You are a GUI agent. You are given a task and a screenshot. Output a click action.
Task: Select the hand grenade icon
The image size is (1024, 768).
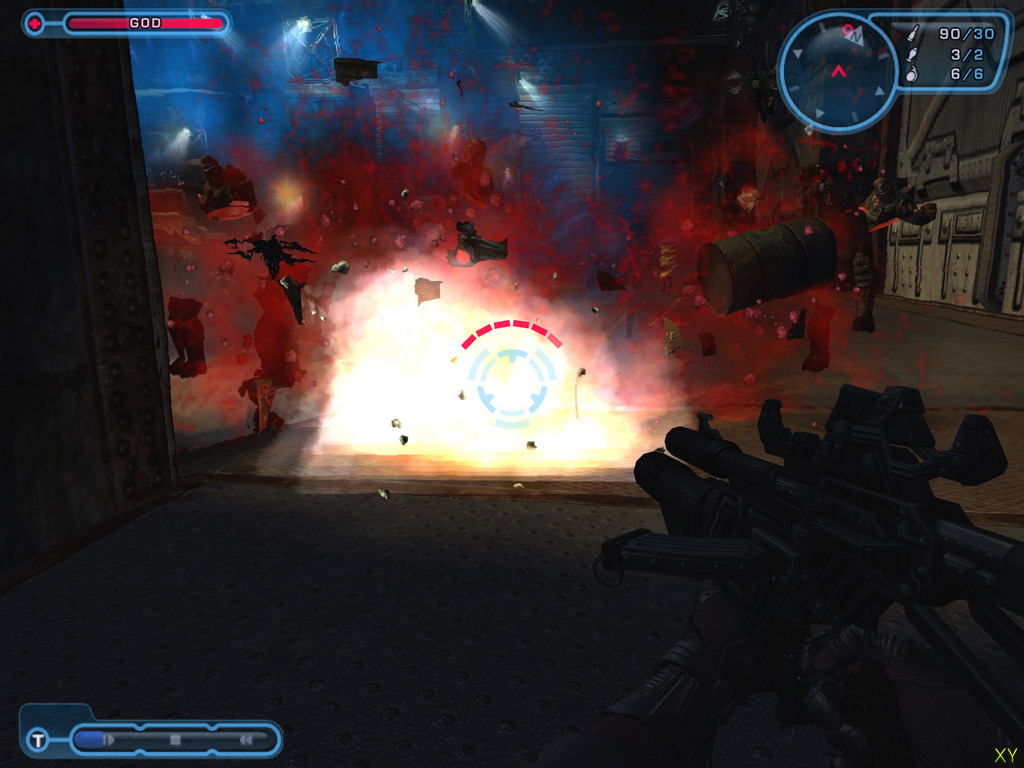click(911, 74)
